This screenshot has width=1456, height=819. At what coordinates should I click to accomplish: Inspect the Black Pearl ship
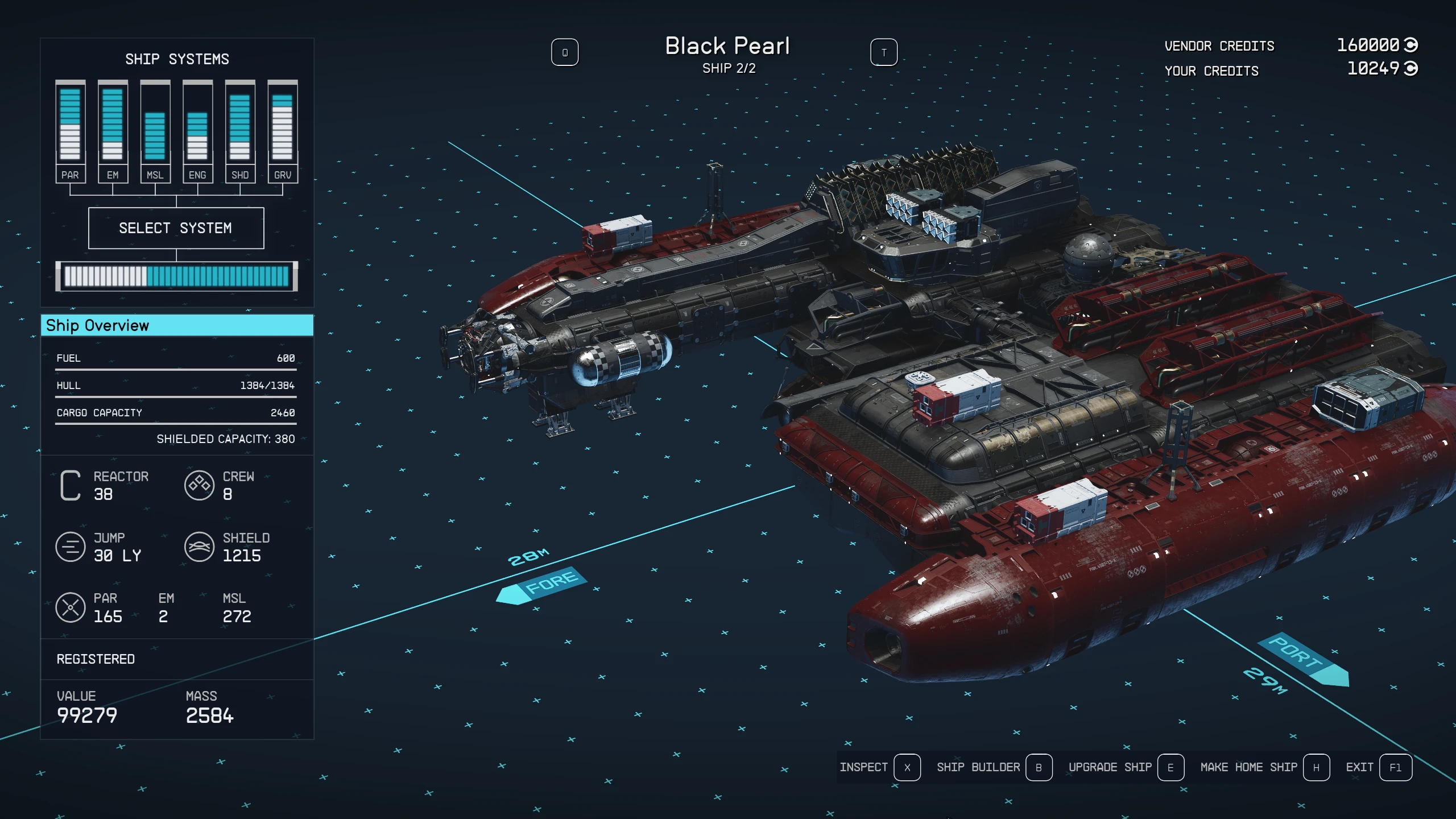[879, 767]
